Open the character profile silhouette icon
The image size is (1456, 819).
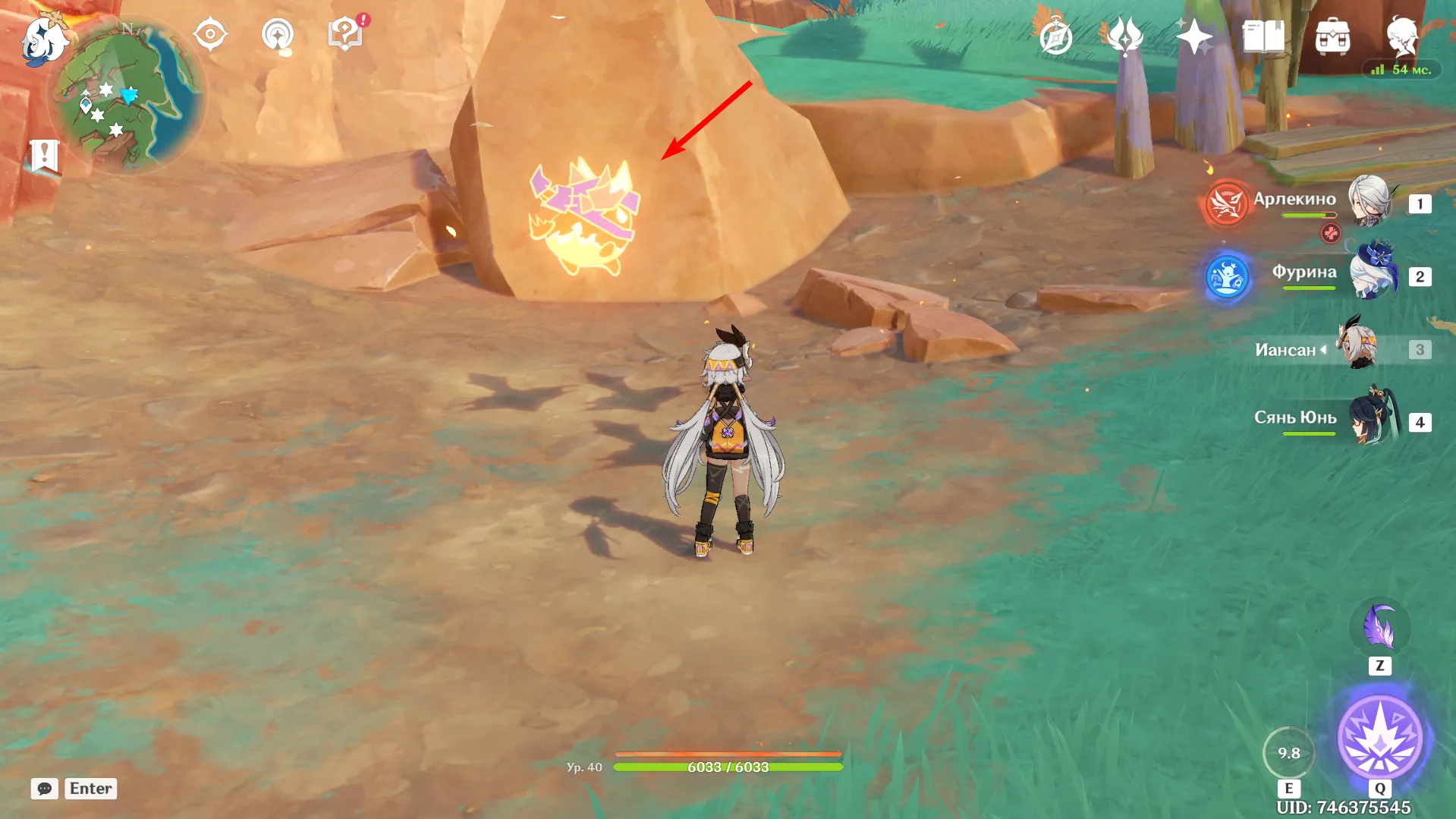[x=1401, y=36]
